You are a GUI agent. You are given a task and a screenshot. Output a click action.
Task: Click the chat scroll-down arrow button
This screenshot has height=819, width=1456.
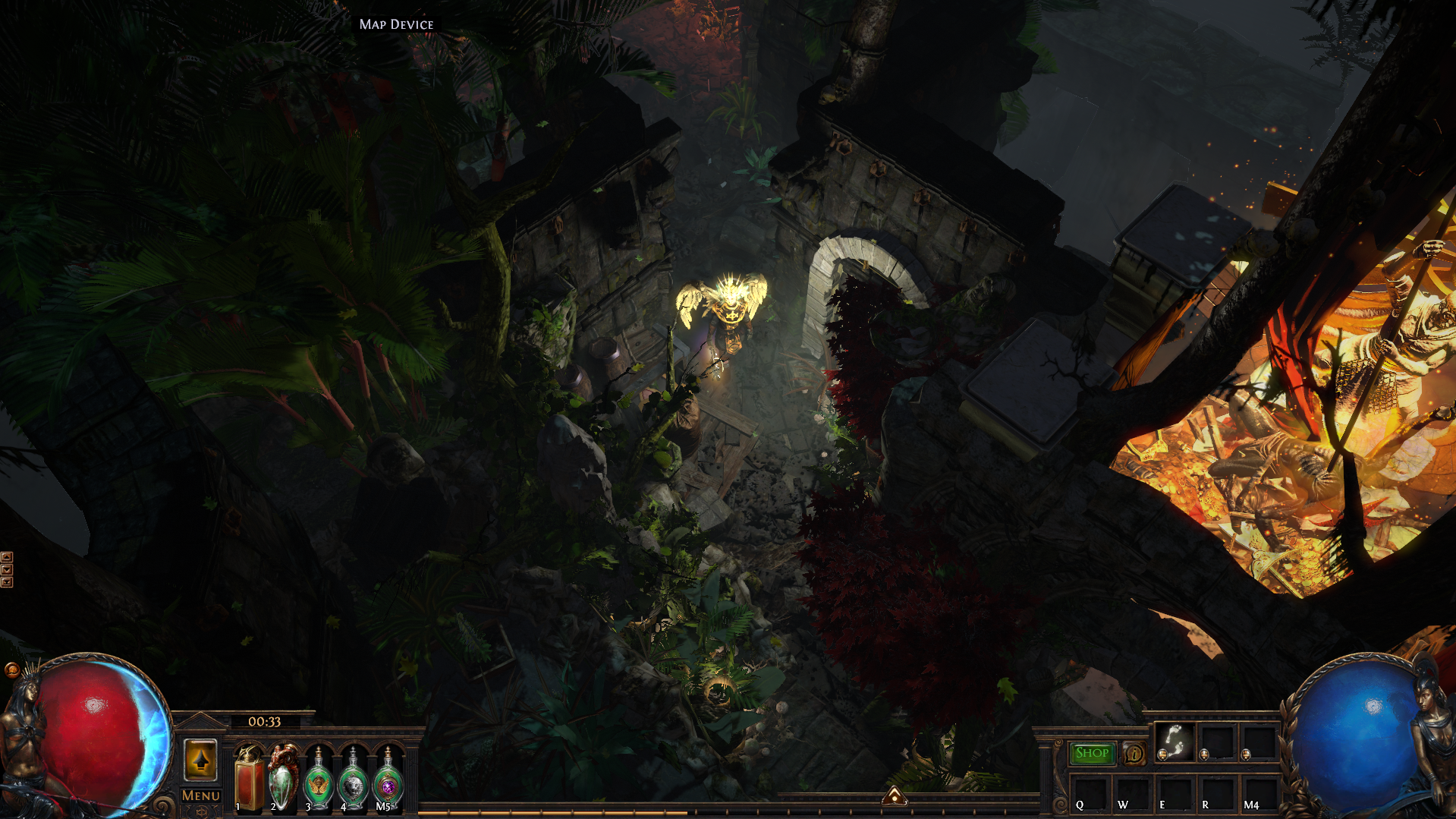[7, 569]
